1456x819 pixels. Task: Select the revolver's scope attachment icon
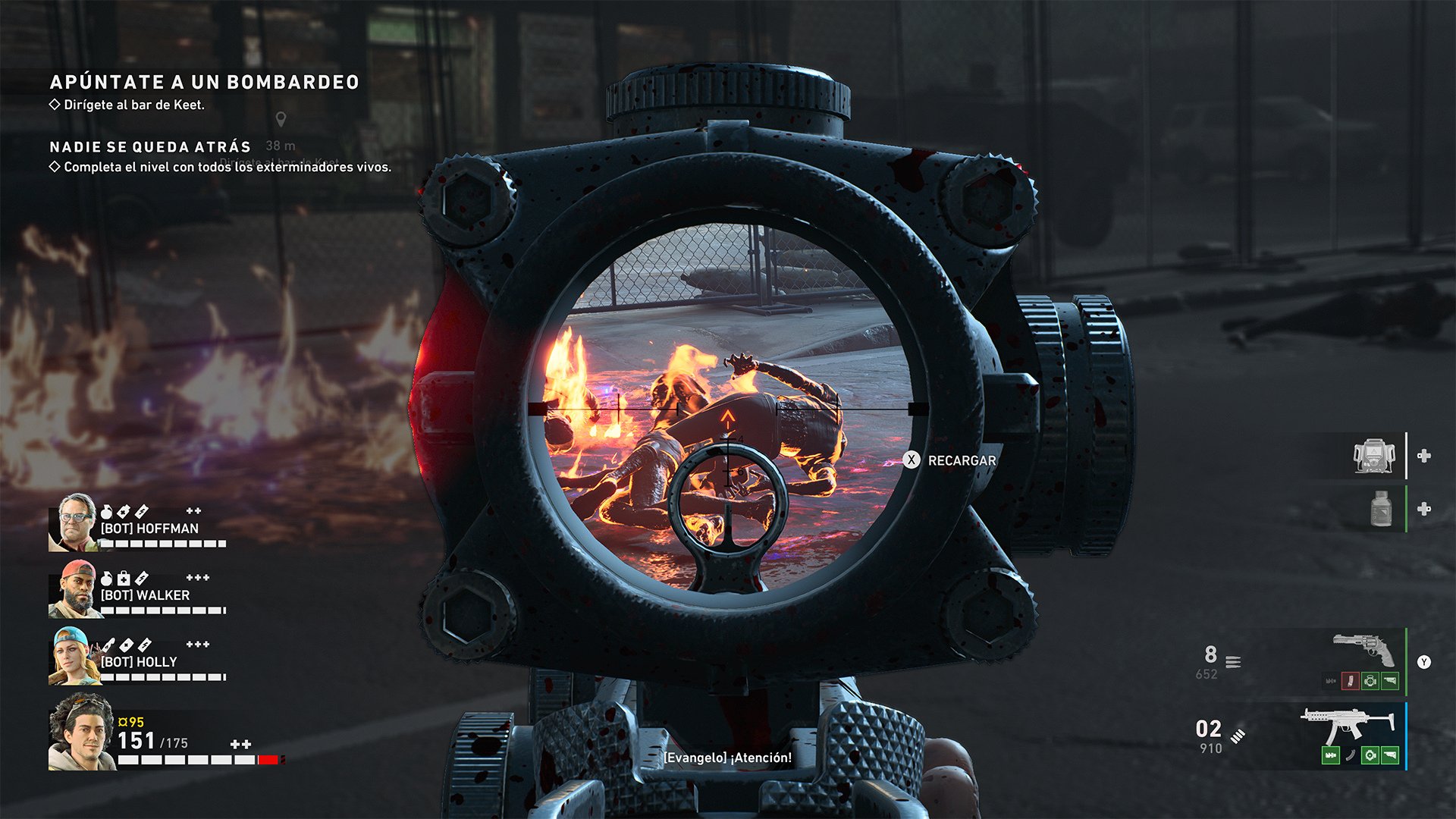click(1370, 682)
